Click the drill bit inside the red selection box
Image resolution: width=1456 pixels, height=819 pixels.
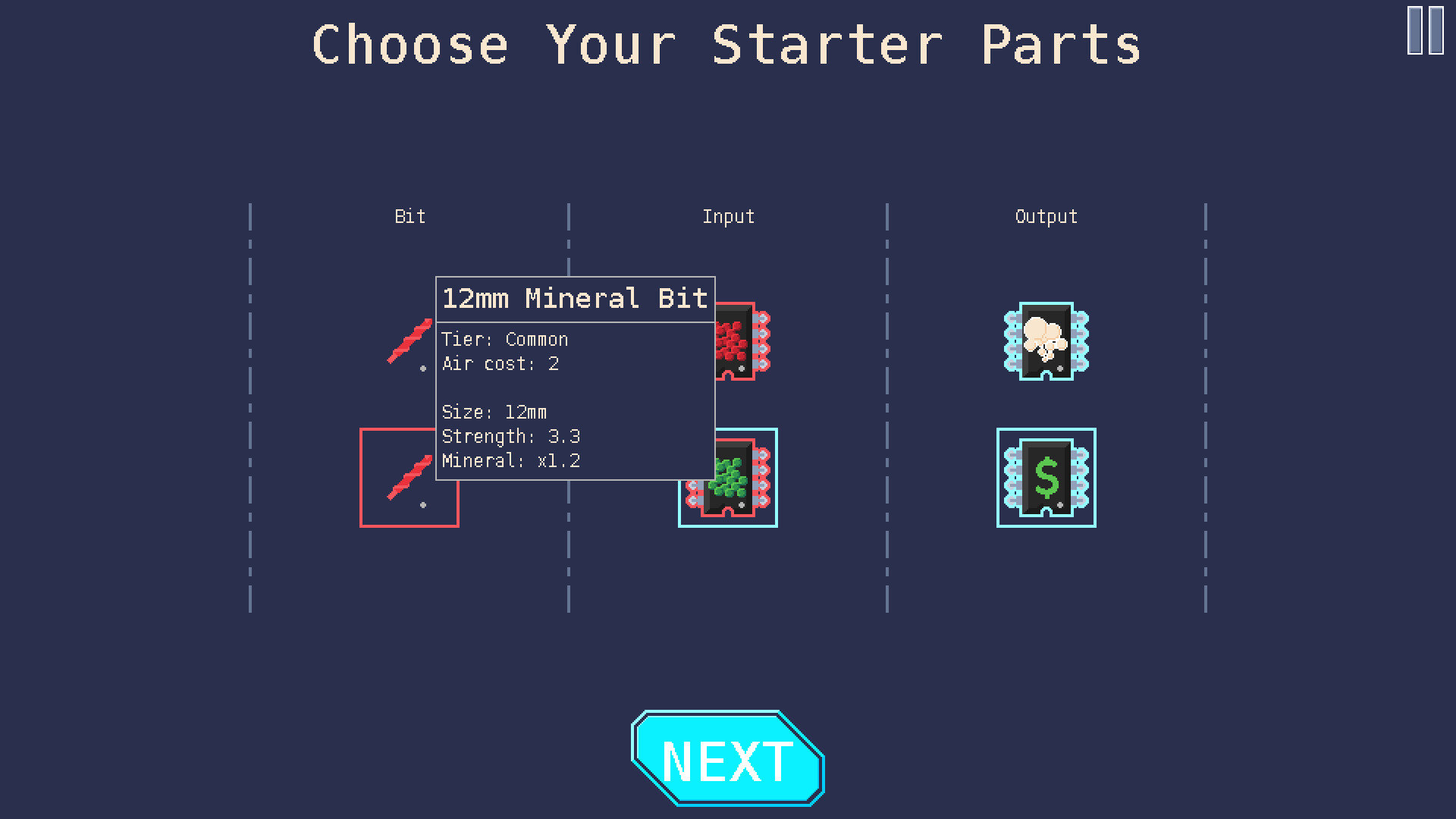pos(409,478)
